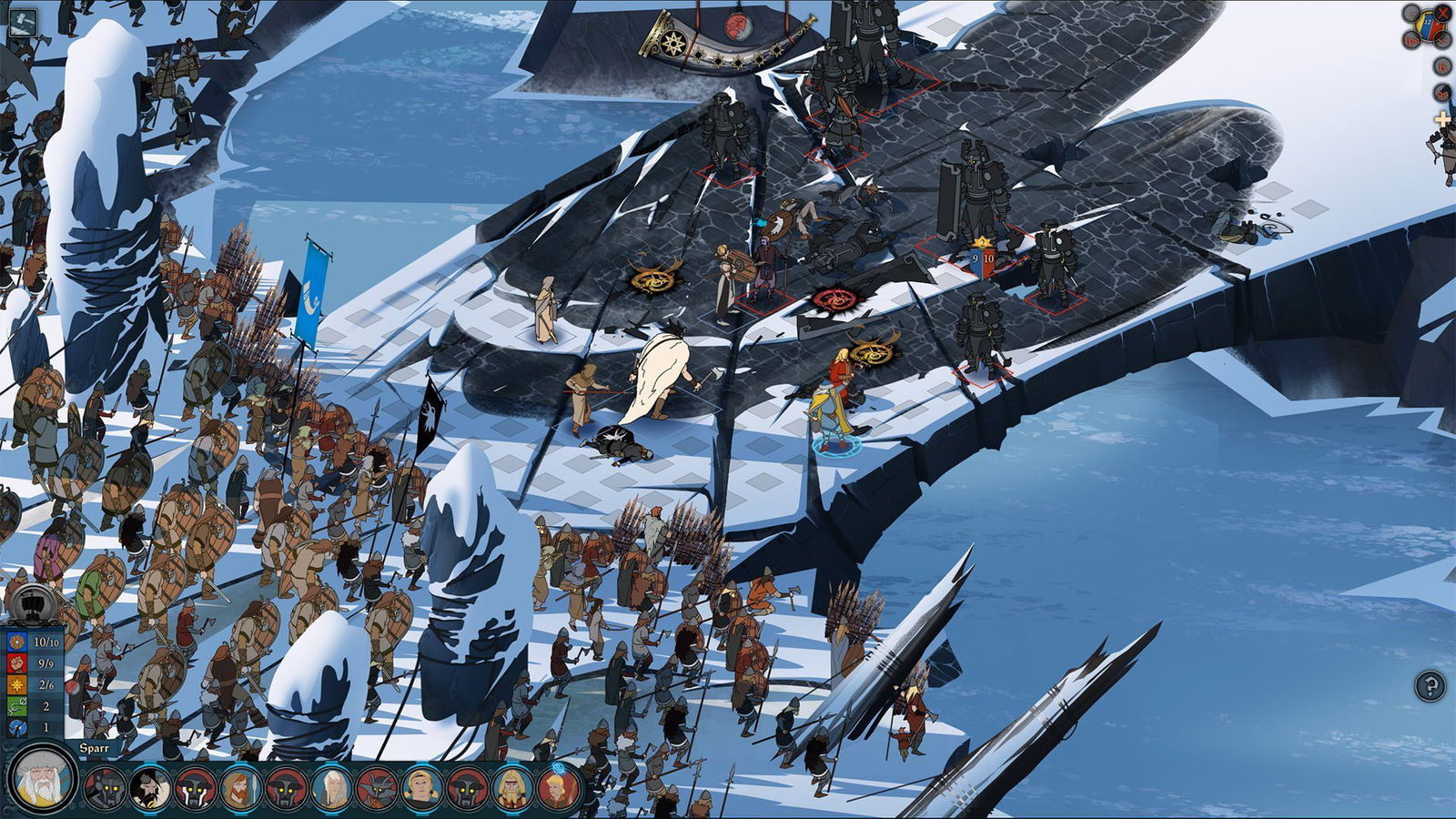The image size is (1456, 819).
Task: Click the round 99 debug button
Action: click(x=1443, y=93)
